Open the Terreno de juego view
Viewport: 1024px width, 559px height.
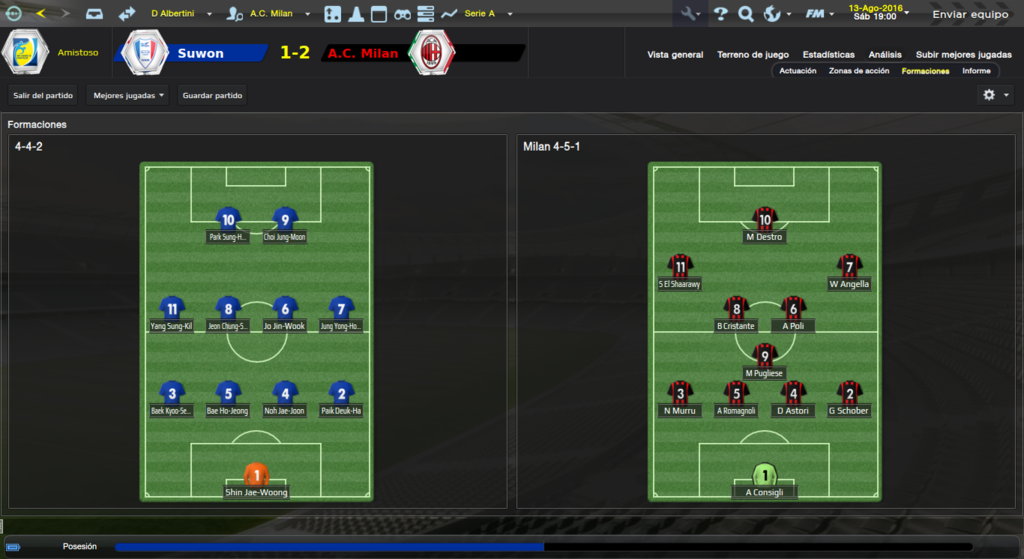pos(753,55)
